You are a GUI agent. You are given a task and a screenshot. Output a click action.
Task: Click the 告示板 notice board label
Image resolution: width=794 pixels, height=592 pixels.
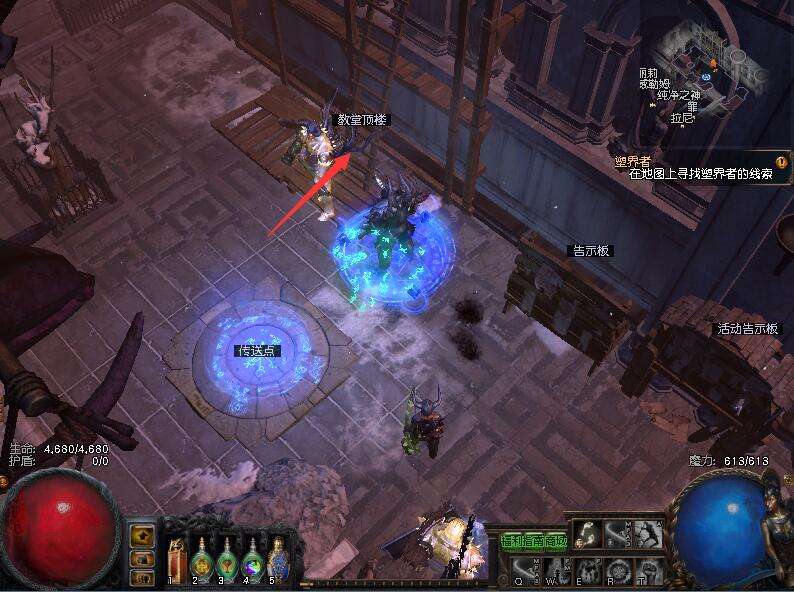pyautogui.click(x=590, y=251)
